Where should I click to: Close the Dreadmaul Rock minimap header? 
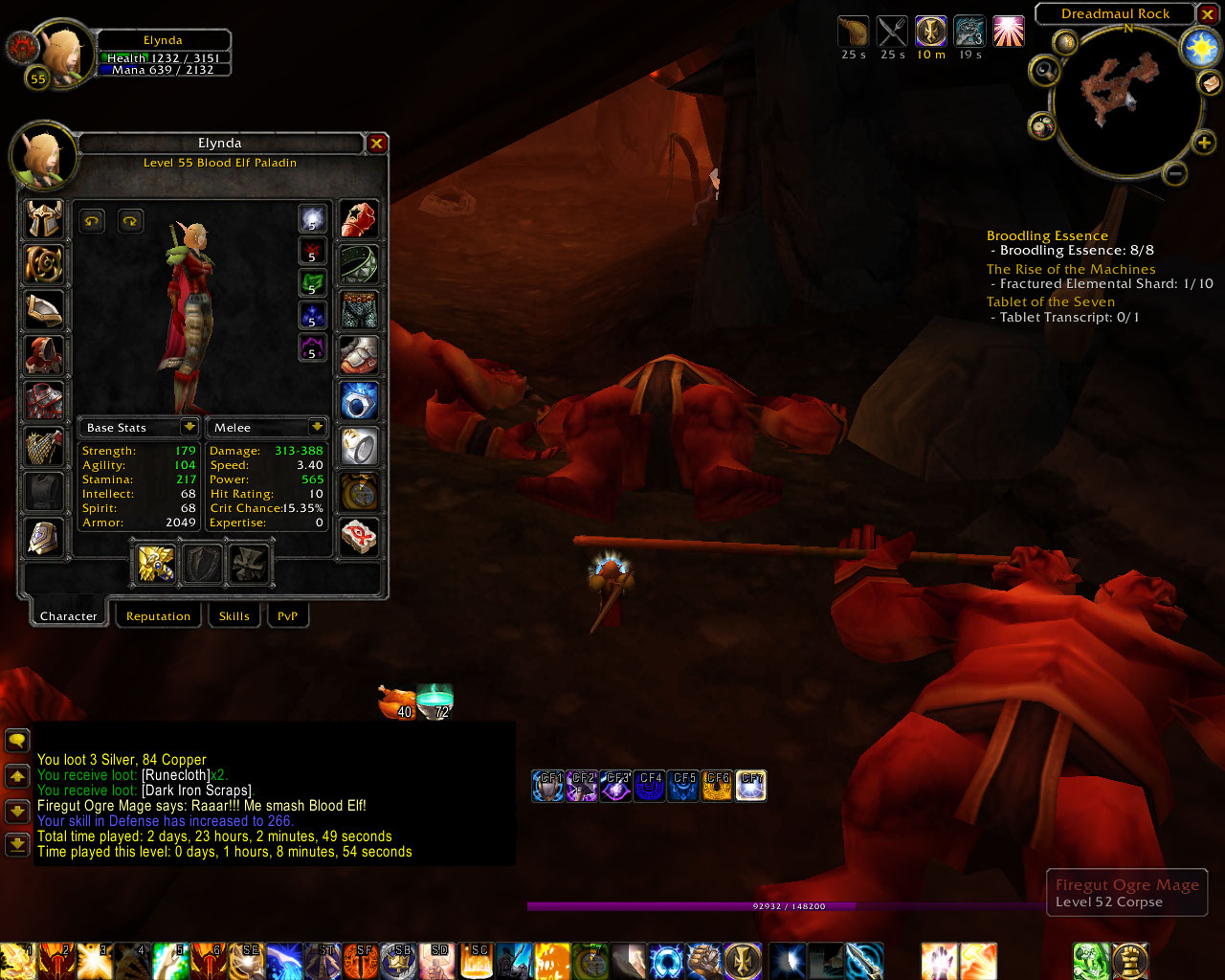[1208, 14]
